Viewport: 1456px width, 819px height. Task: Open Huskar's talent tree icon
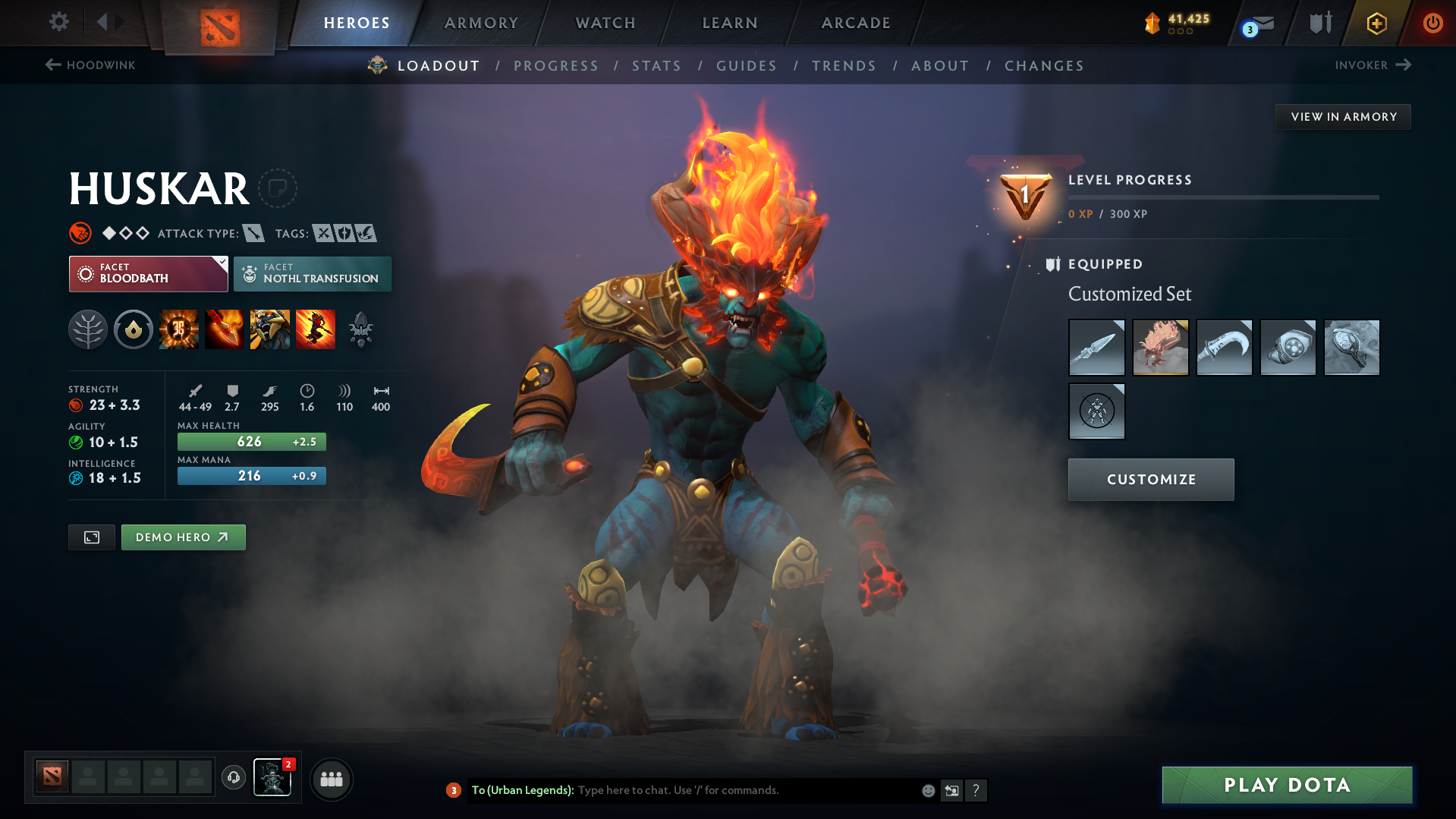(87, 329)
